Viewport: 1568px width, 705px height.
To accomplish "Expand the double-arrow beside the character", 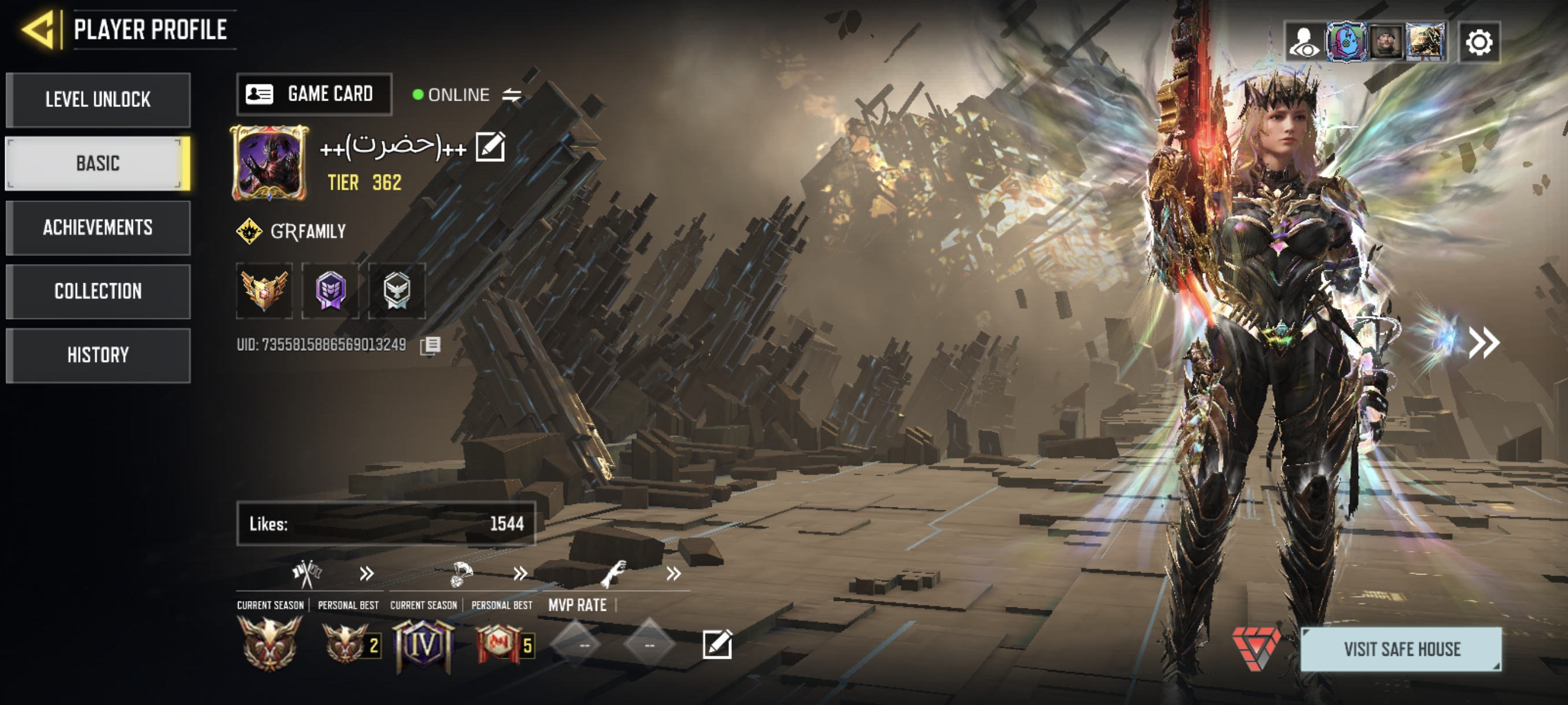I will tap(1484, 343).
